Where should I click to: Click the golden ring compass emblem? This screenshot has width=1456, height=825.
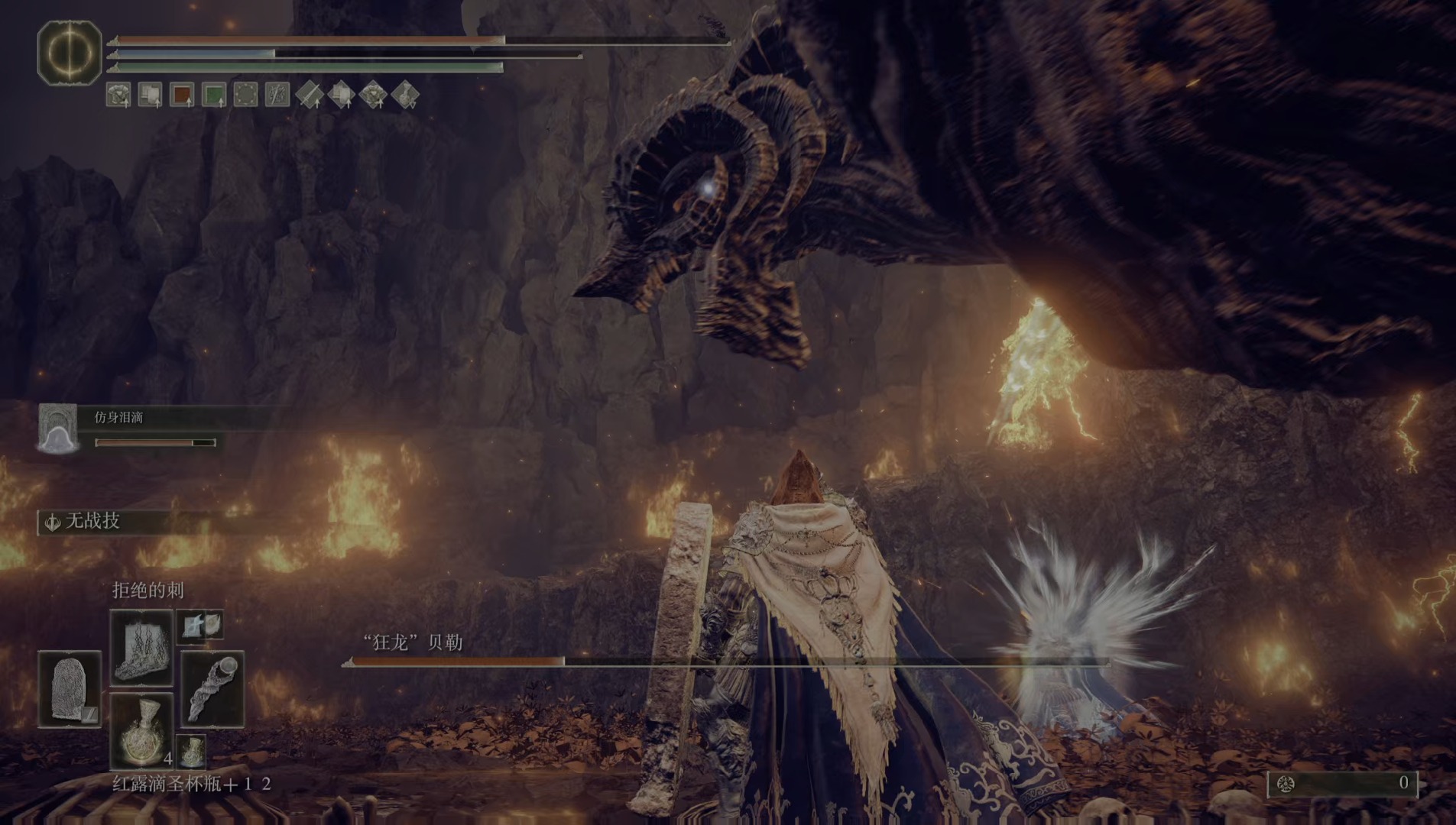pyautogui.click(x=70, y=53)
